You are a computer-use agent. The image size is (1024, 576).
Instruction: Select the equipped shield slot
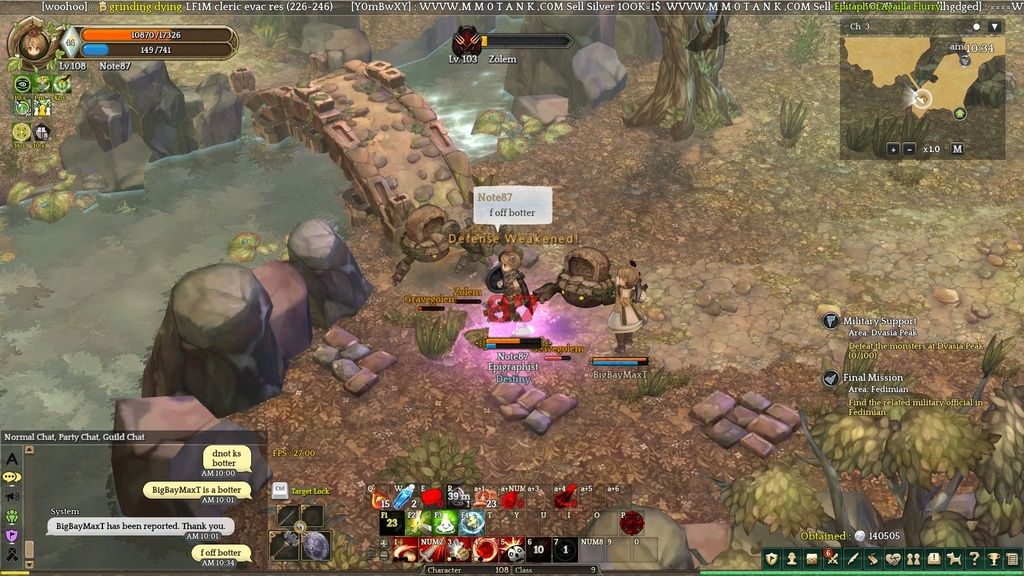coord(316,545)
